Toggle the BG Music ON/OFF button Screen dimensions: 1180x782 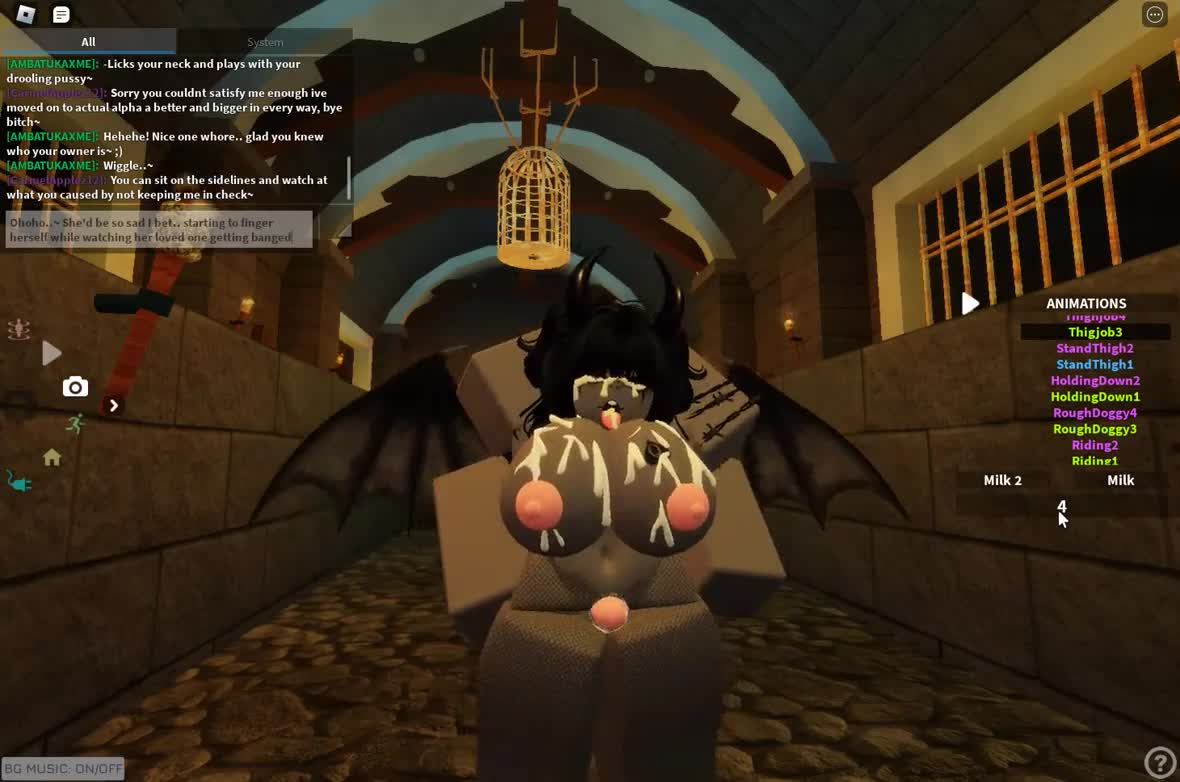tap(63, 768)
